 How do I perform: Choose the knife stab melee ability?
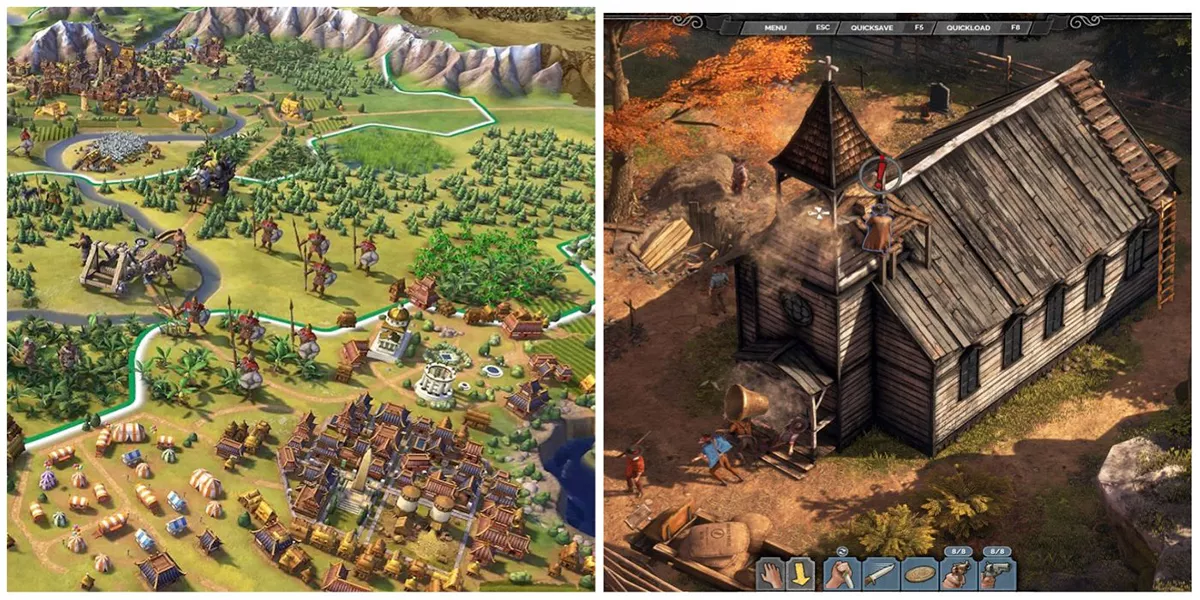tap(841, 573)
